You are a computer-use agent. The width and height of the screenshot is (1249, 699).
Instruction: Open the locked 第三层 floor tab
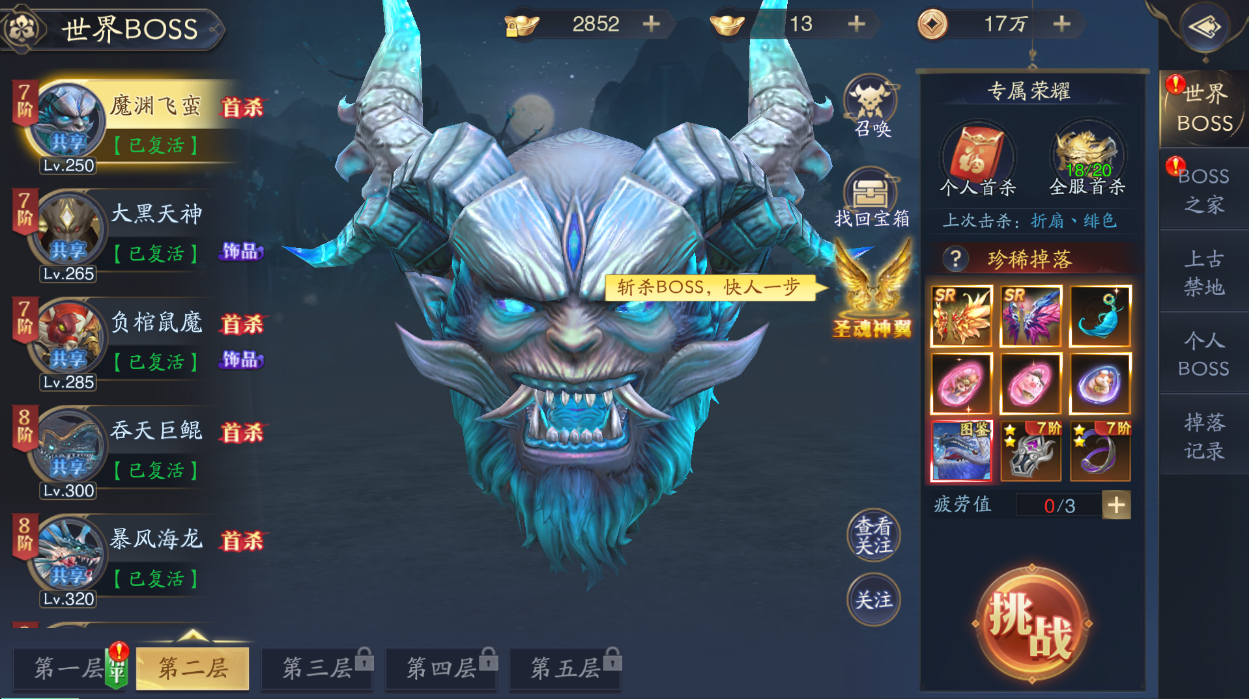click(x=317, y=668)
